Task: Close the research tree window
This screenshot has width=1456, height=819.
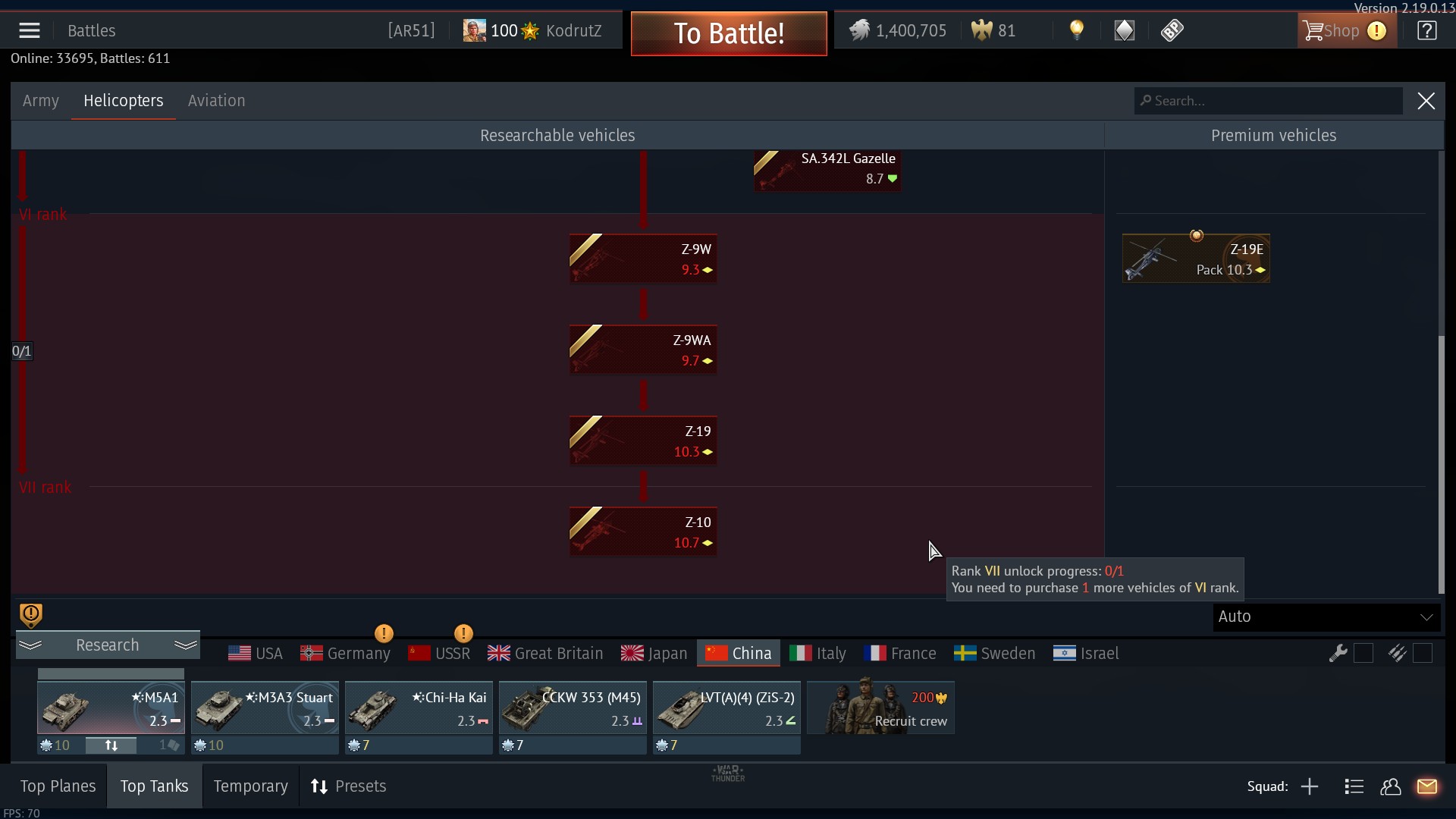Action: [x=1426, y=101]
